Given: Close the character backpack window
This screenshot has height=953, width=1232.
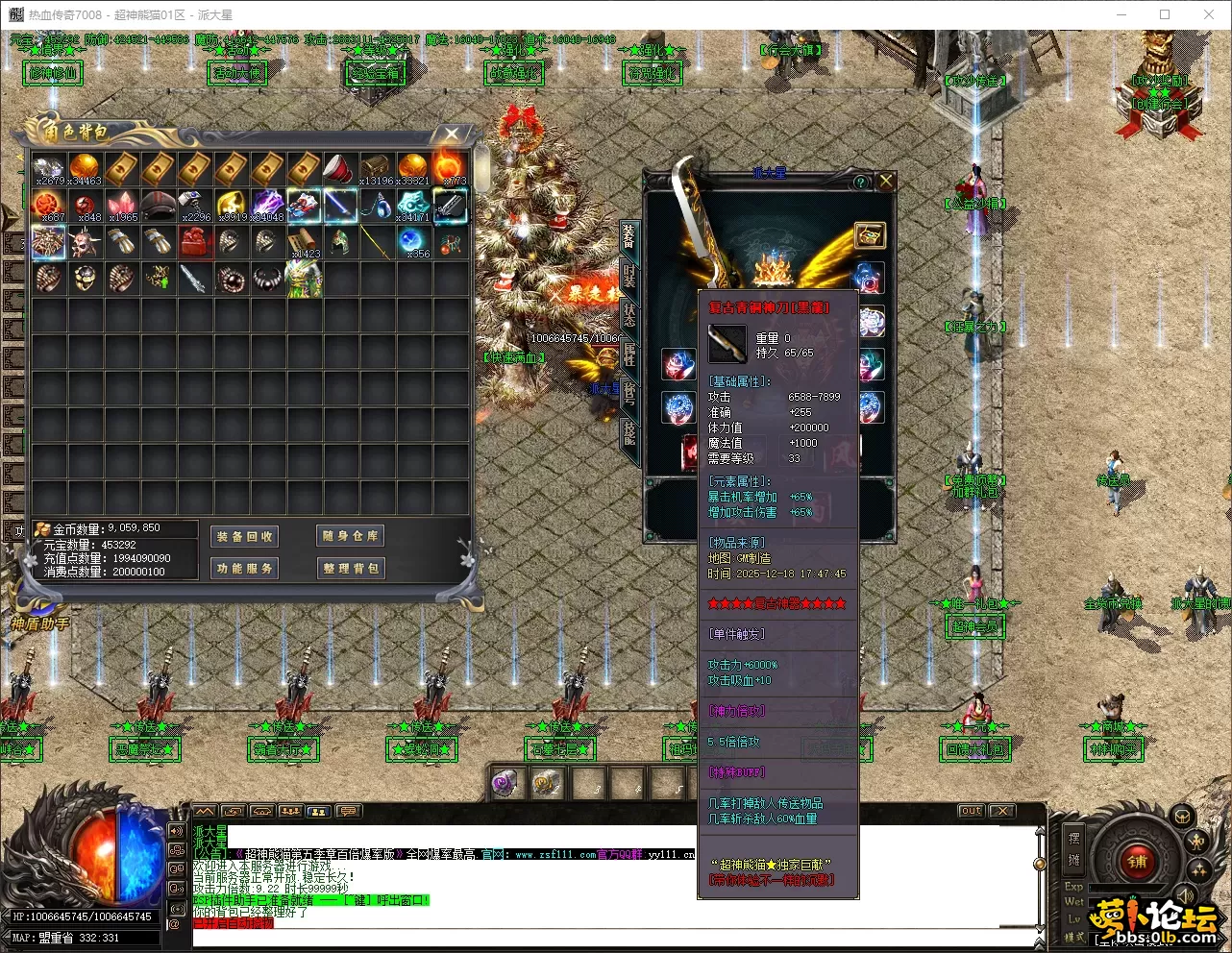Looking at the screenshot, I should (452, 134).
